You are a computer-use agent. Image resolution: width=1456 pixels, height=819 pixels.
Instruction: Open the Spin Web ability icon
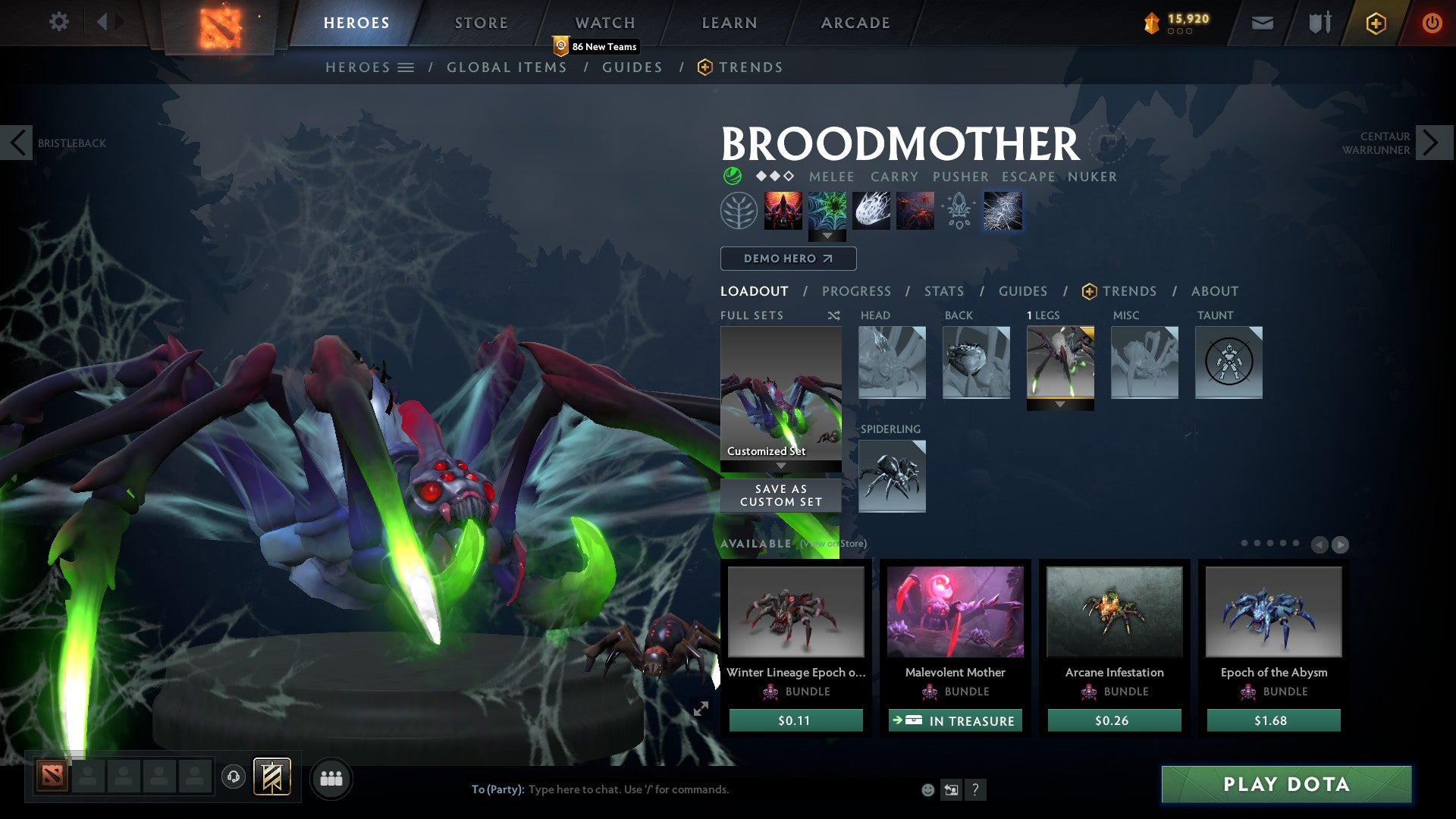tap(827, 211)
